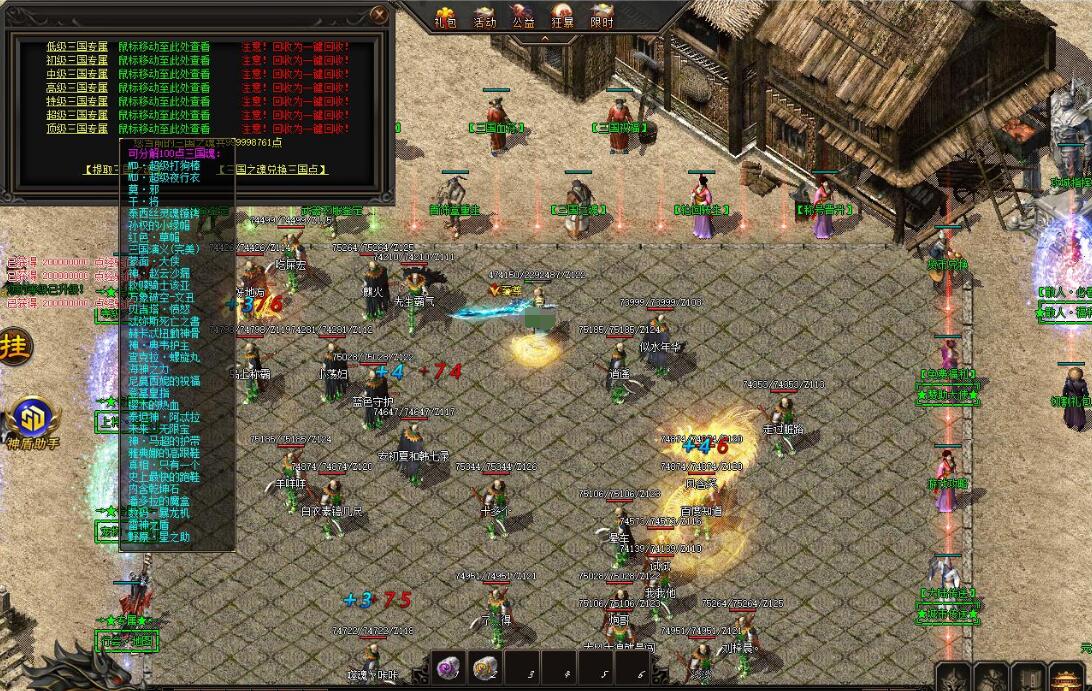
Task: Open the 礼包 gift pack menu
Action: pos(445,16)
